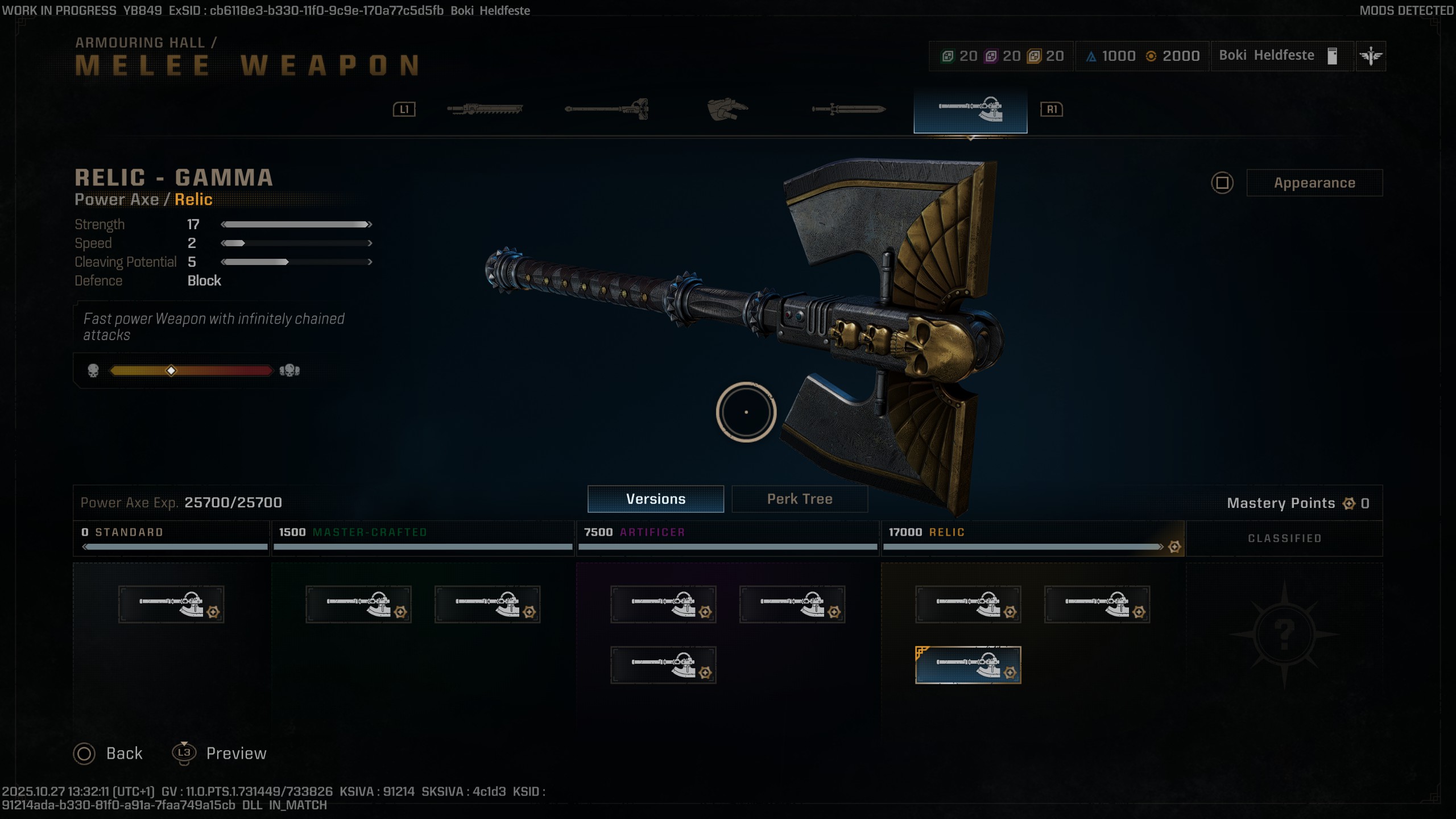Click the winged sword emblem beside player name
The width and height of the screenshot is (1456, 819).
(x=1371, y=56)
